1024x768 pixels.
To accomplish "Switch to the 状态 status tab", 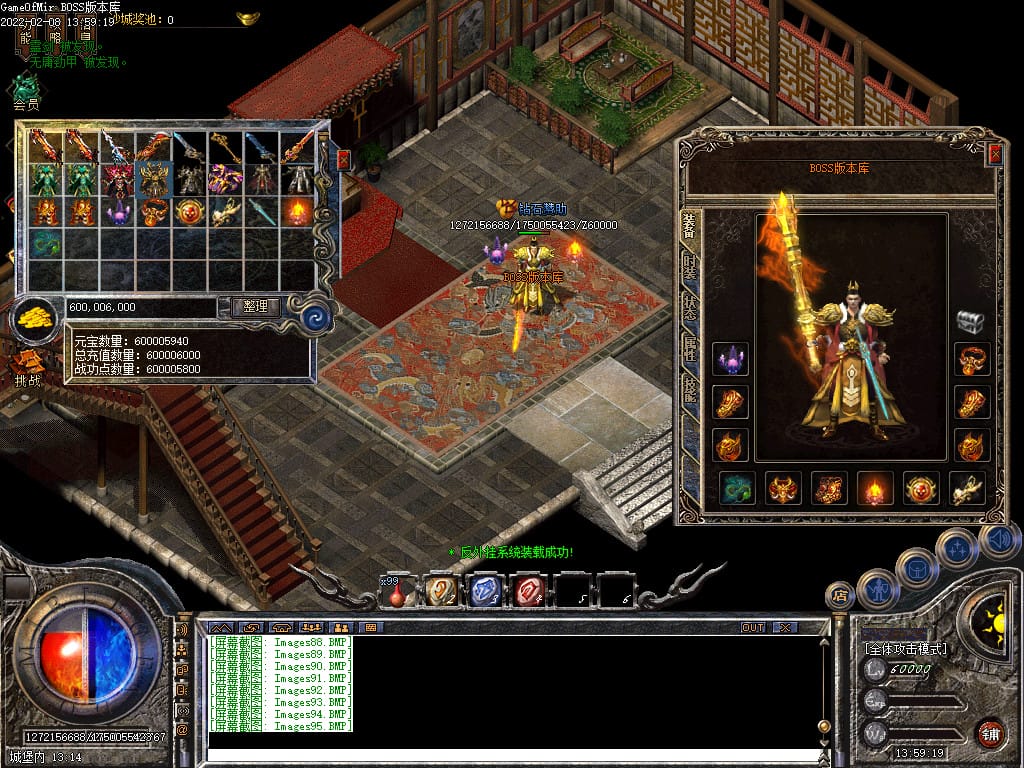I will tap(690, 307).
